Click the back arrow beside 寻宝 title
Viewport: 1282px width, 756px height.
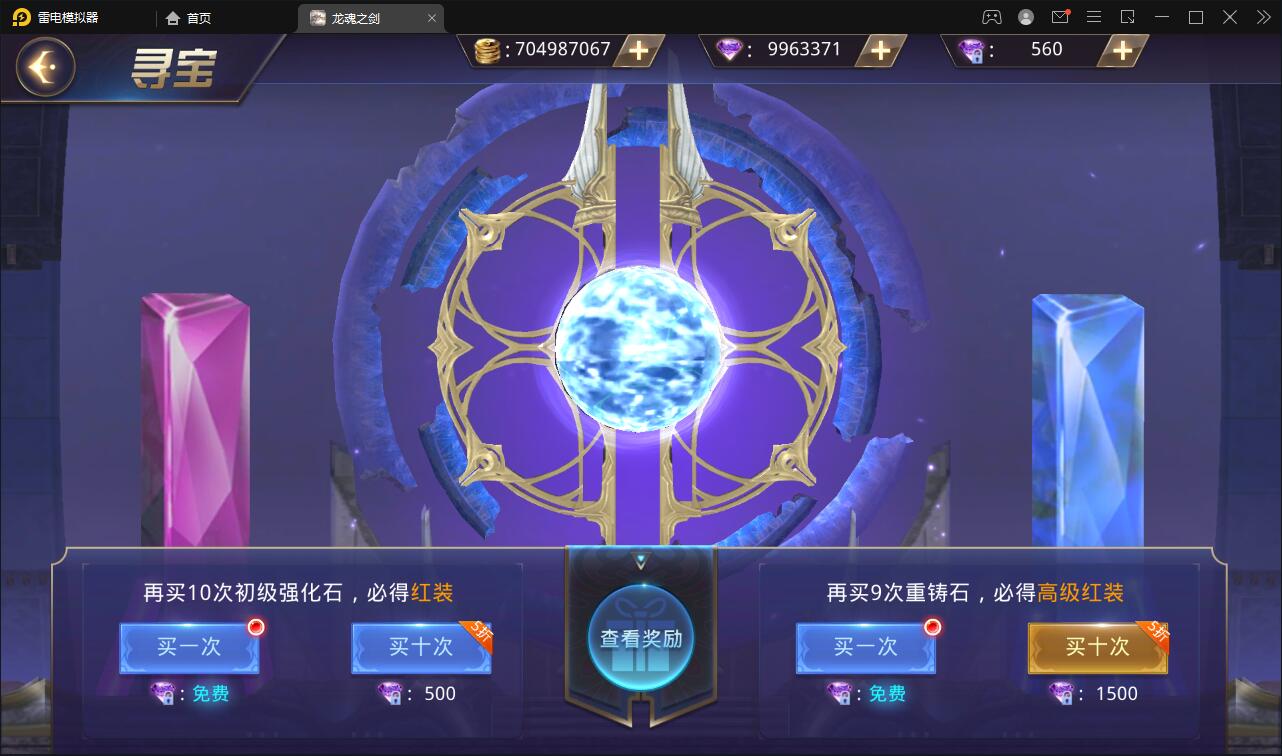click(43, 68)
